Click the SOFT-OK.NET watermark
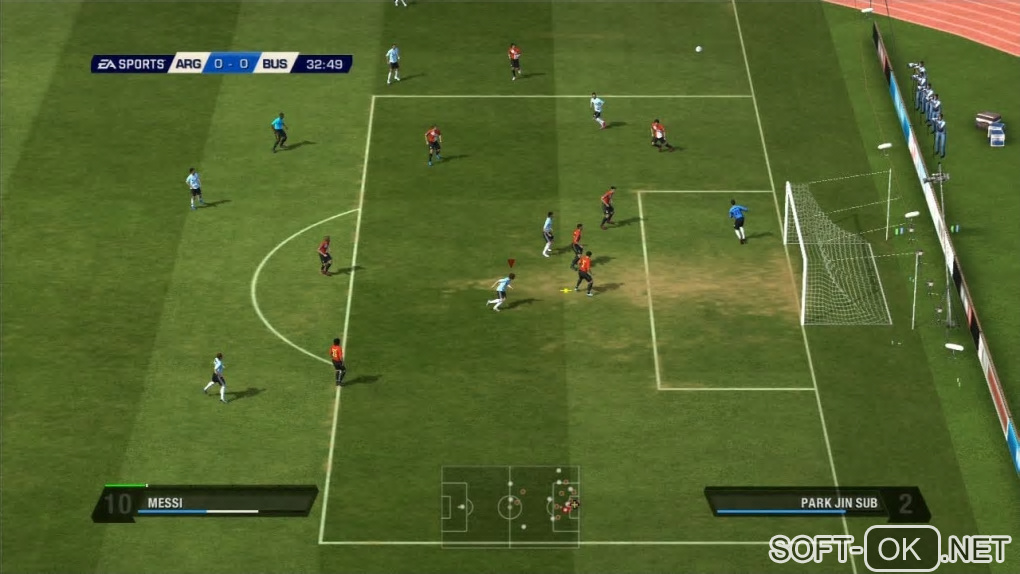 coord(889,548)
